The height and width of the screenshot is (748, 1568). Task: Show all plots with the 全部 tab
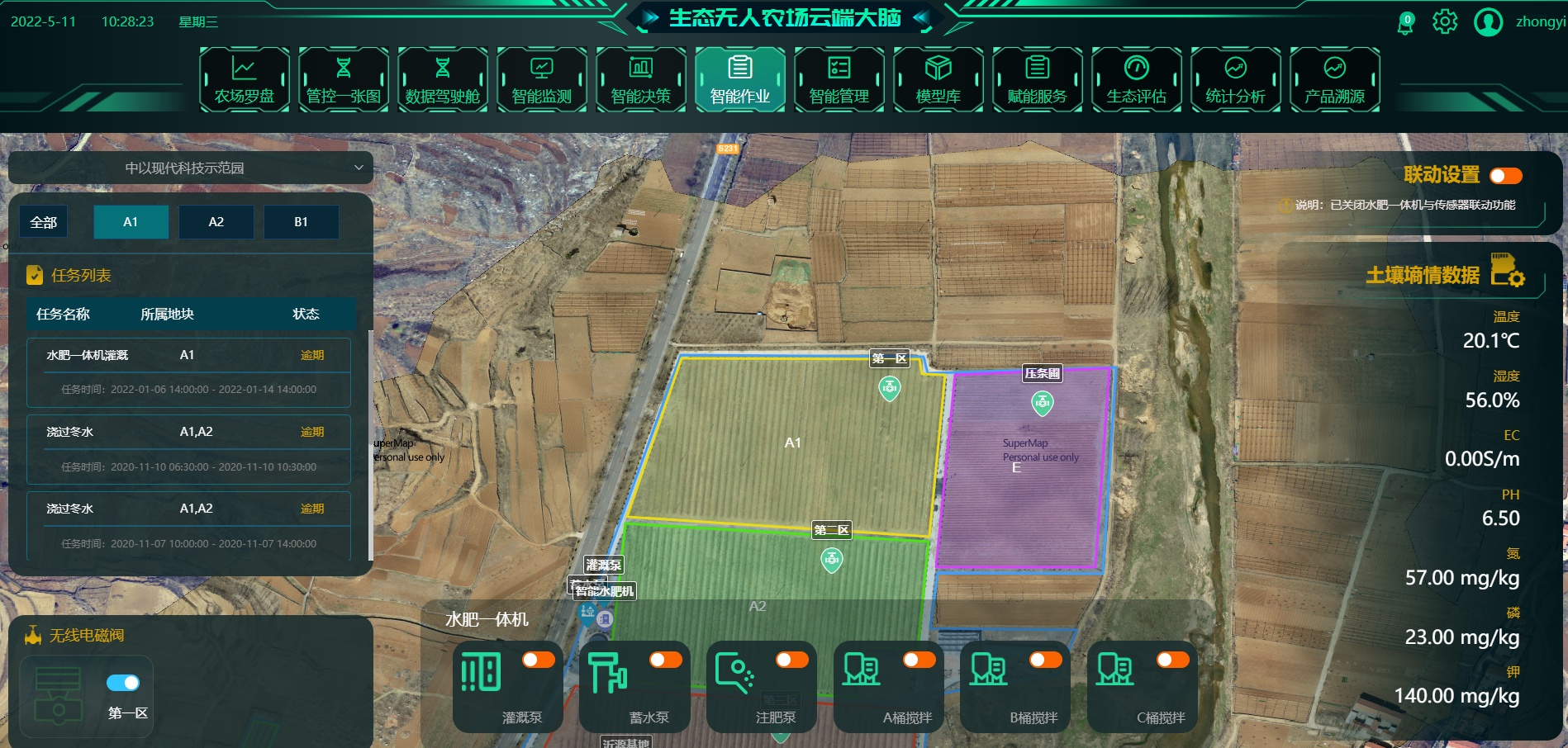[x=44, y=222]
